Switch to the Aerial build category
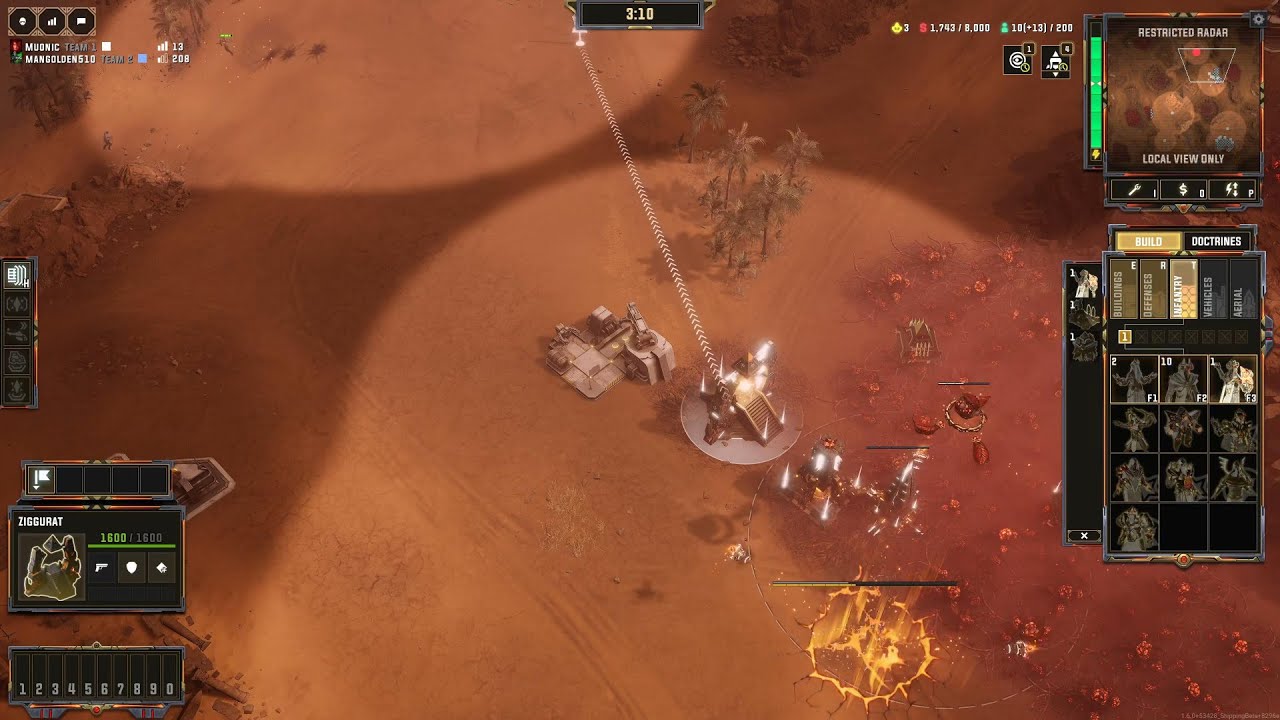The image size is (1280, 720). [1241, 290]
